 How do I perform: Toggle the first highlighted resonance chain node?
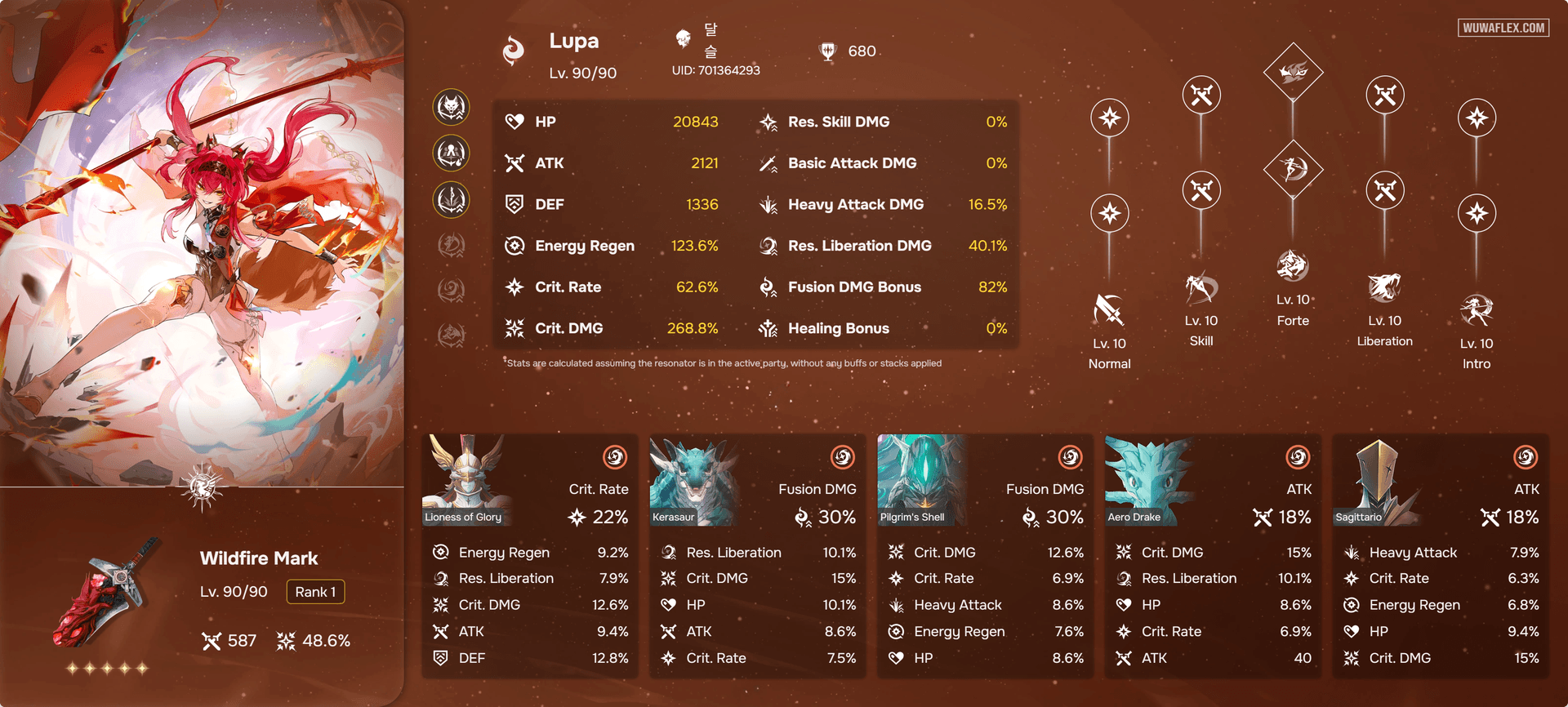(x=452, y=106)
